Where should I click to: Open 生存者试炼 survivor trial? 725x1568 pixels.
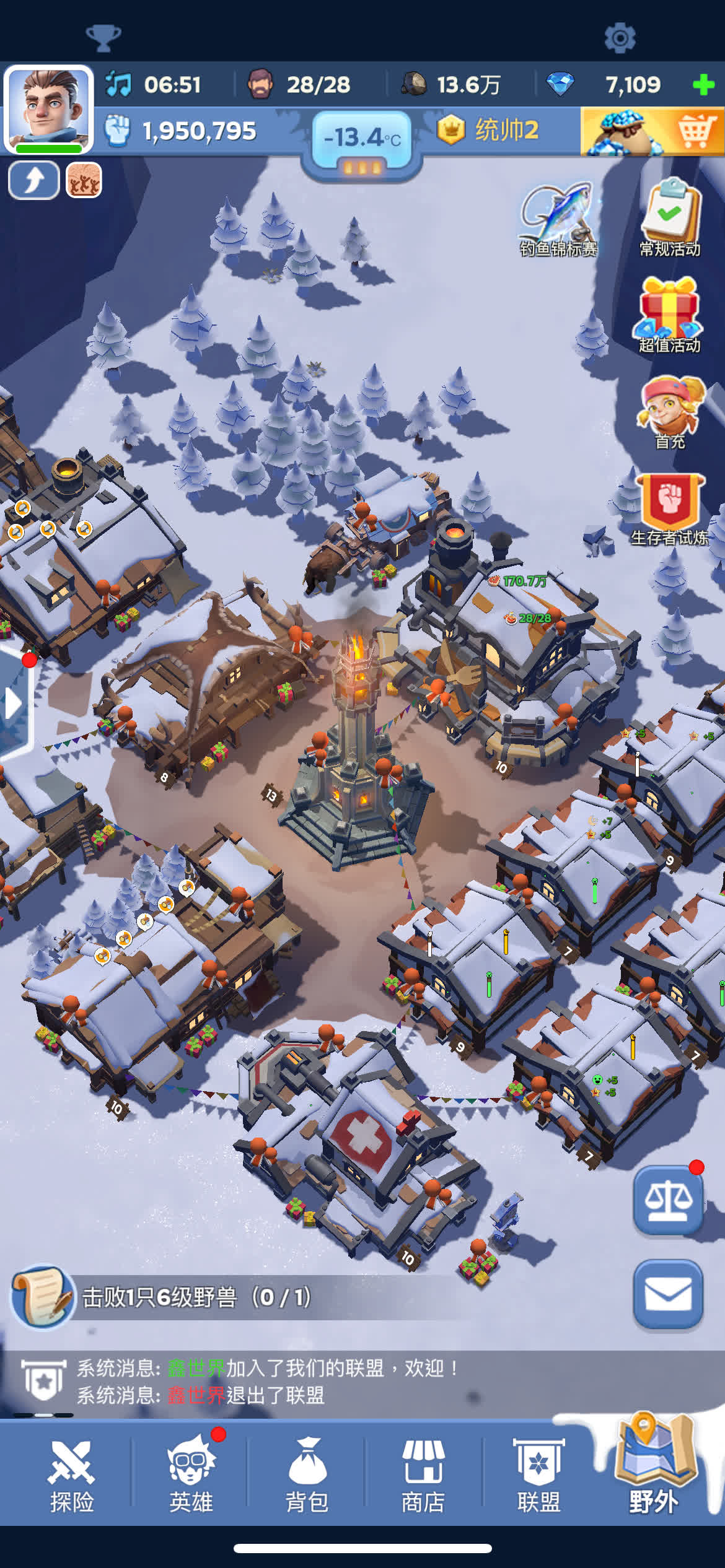(670, 509)
